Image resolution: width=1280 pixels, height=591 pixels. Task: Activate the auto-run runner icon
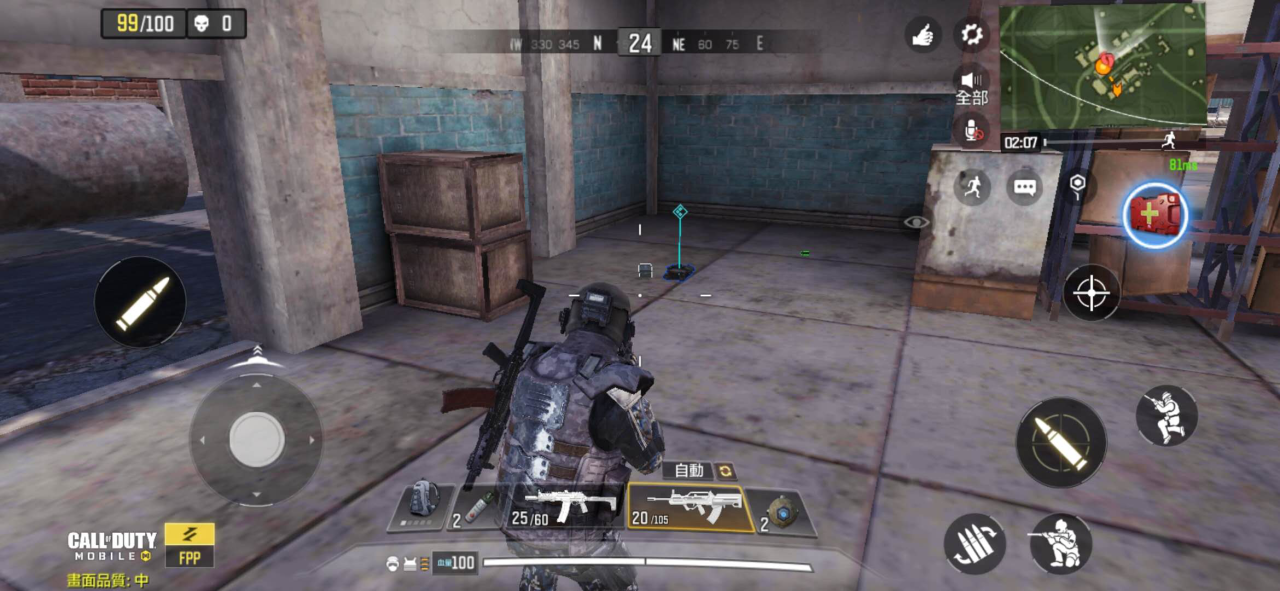tap(972, 187)
